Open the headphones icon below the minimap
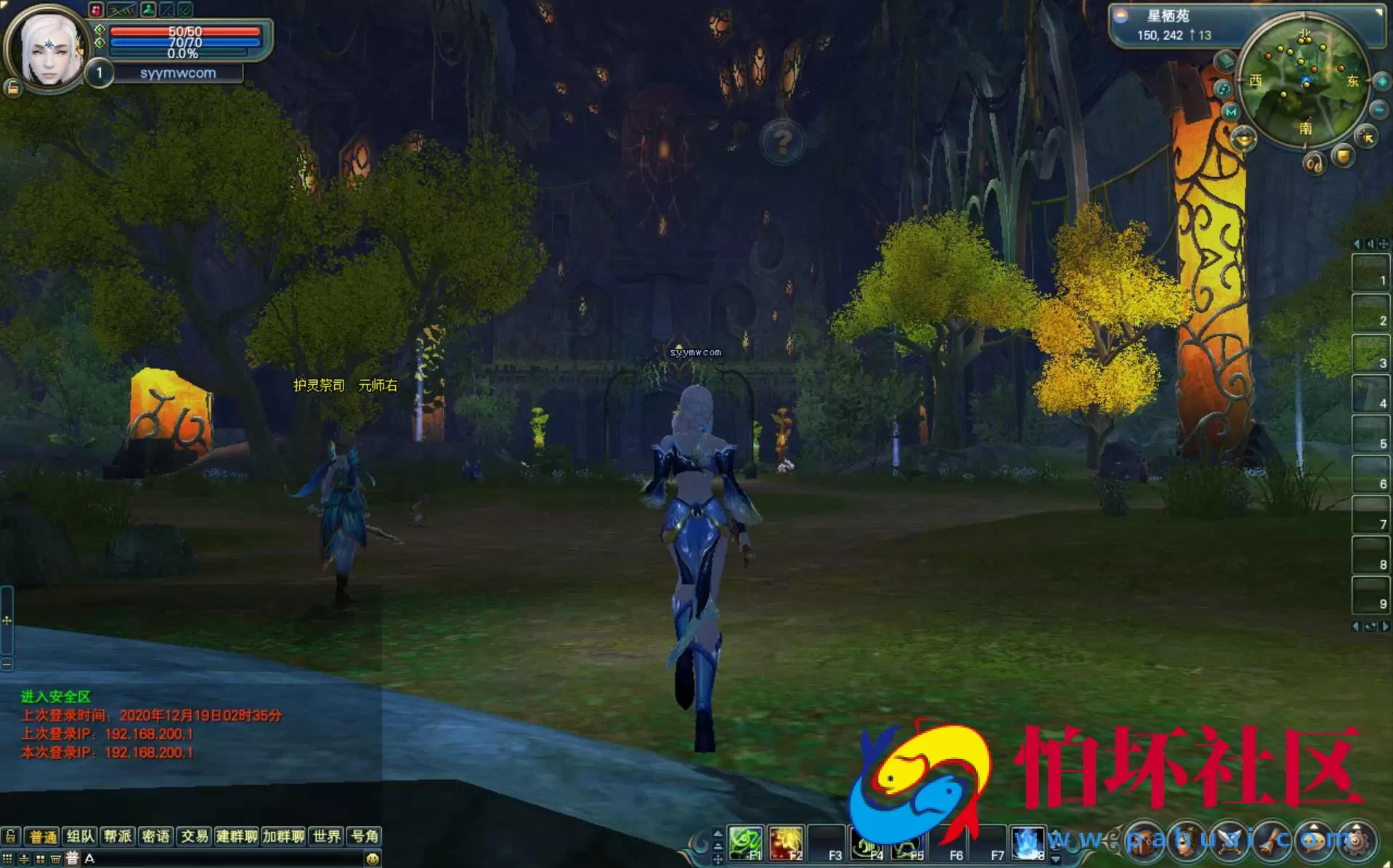 click(1315, 163)
